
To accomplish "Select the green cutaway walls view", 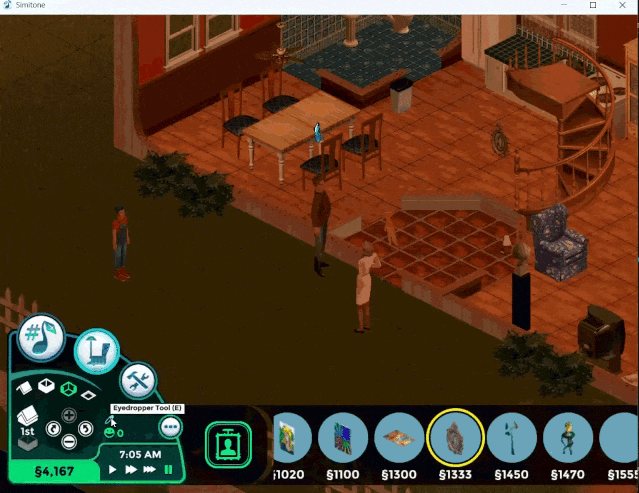I will point(69,388).
